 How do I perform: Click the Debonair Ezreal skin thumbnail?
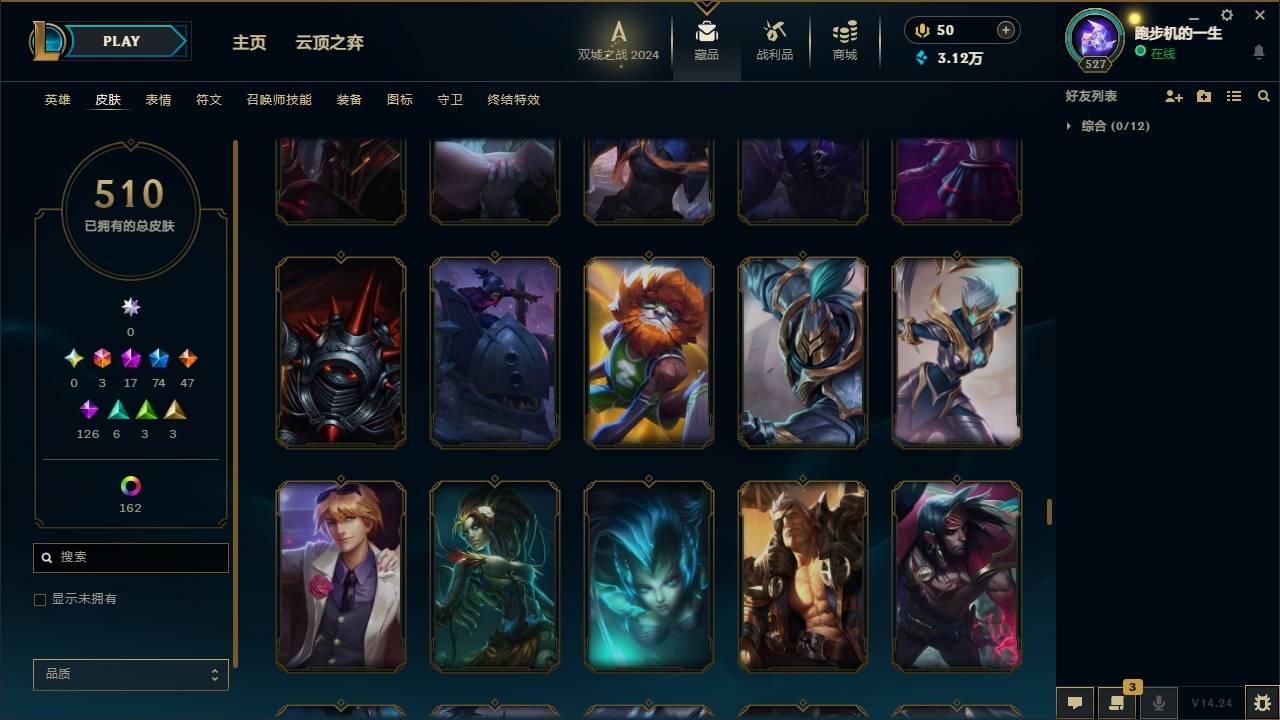tap(341, 577)
